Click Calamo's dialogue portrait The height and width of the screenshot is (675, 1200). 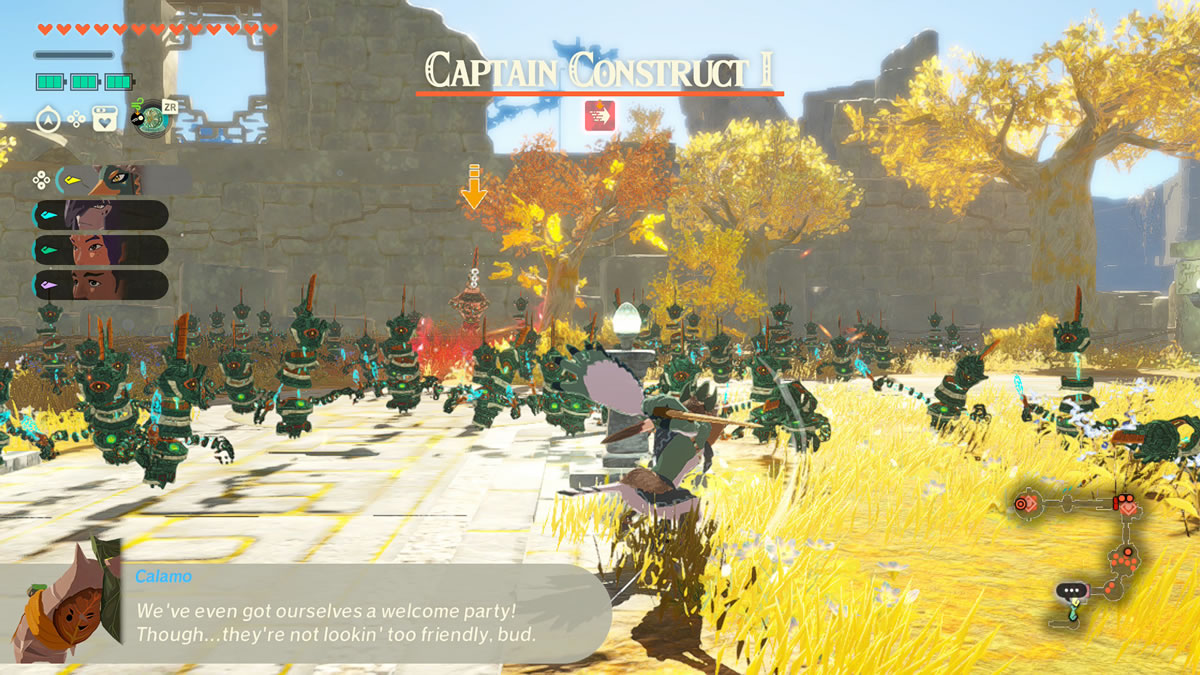click(62, 605)
